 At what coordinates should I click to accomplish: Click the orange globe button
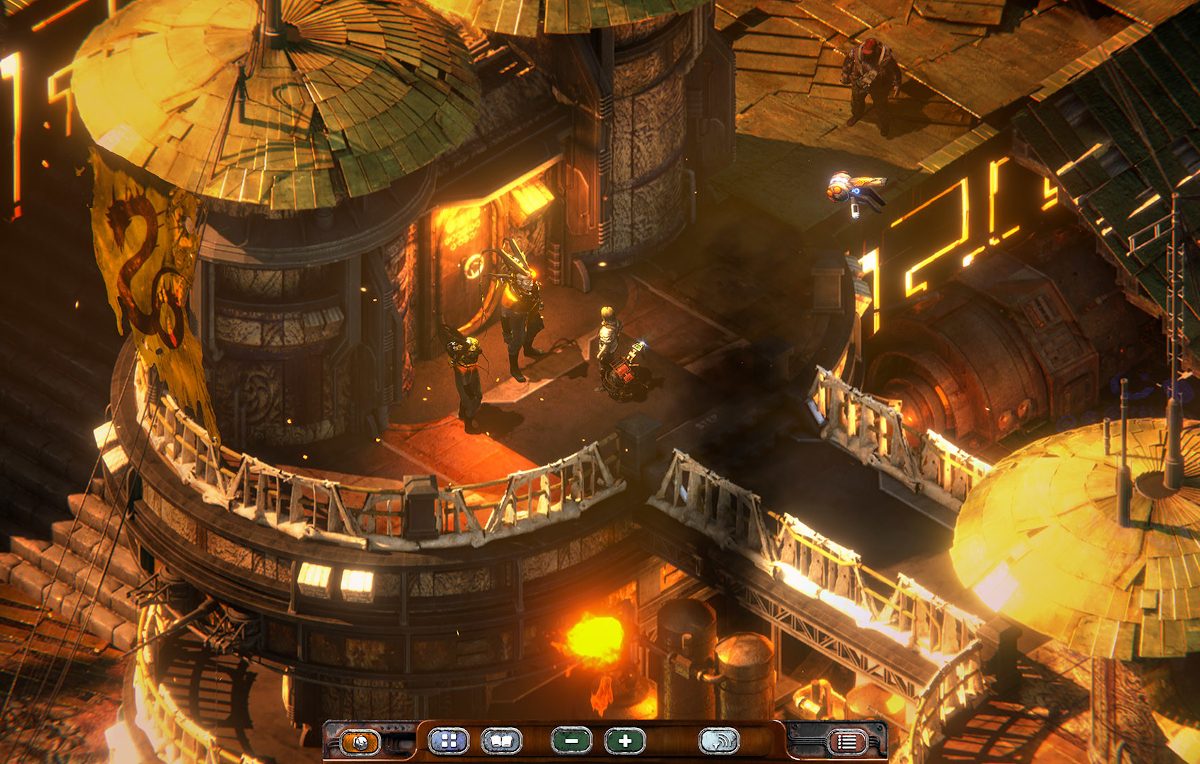click(x=360, y=742)
